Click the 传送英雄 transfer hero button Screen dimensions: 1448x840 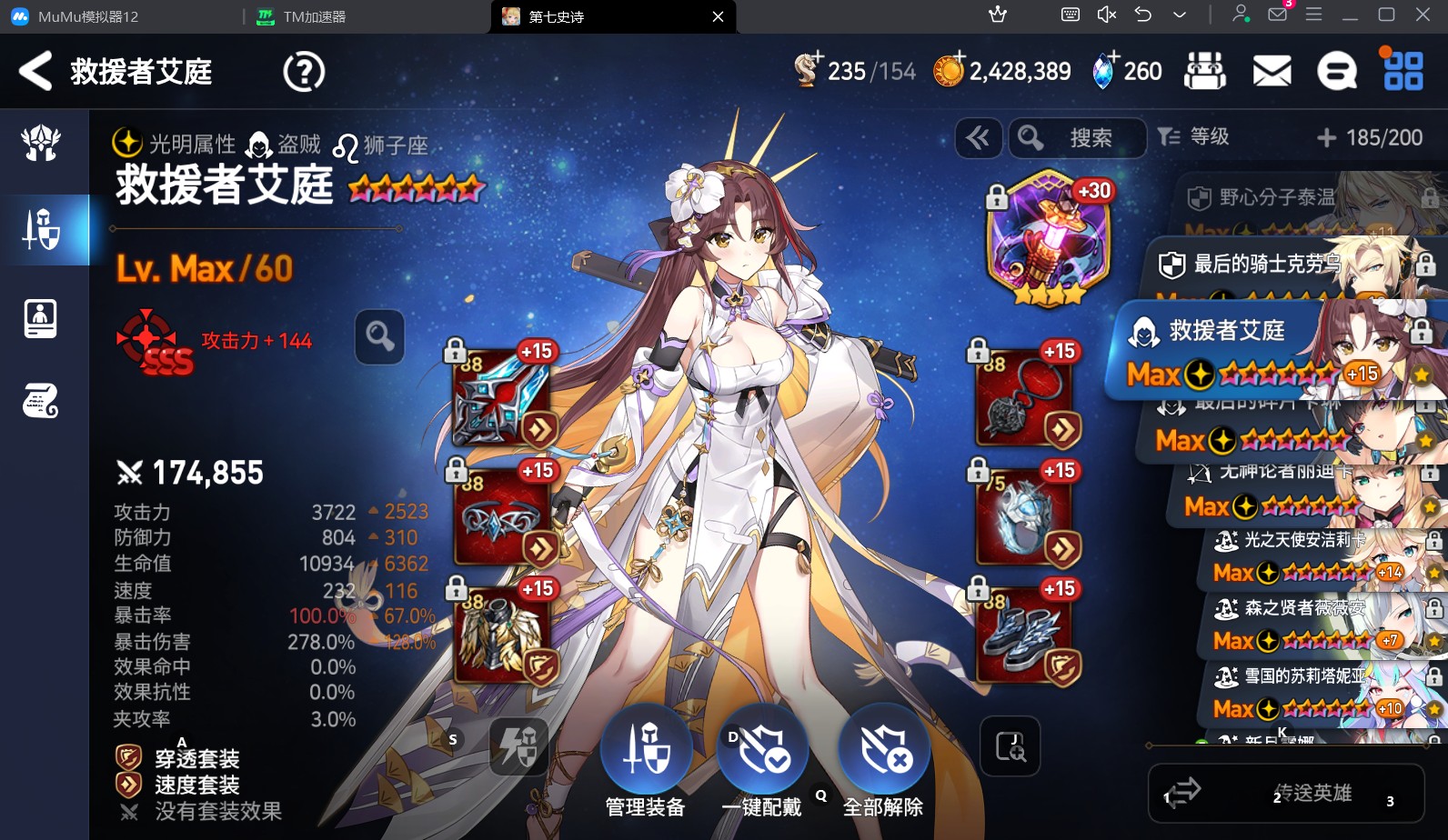tap(1286, 794)
